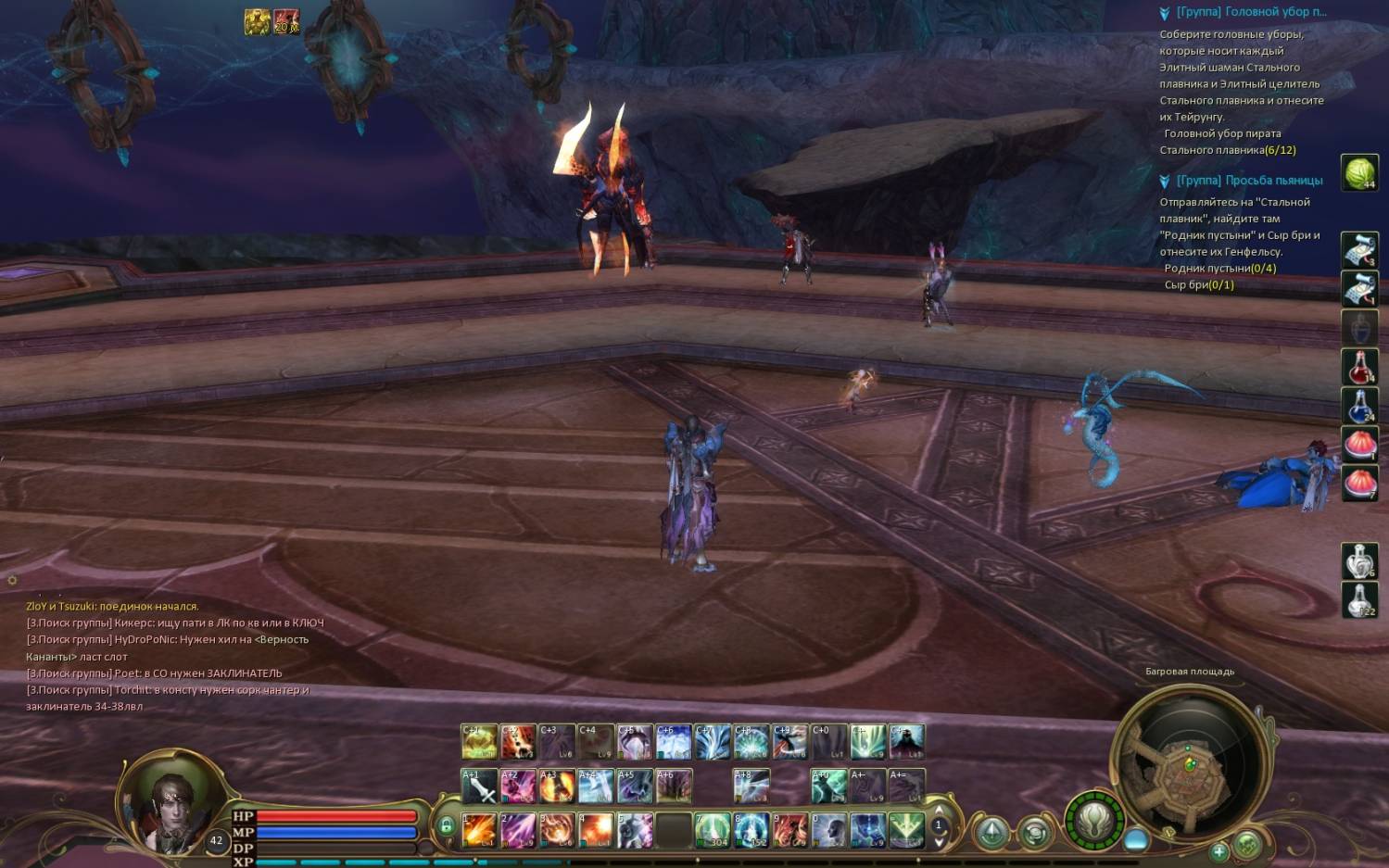Image resolution: width=1389 pixels, height=868 pixels.
Task: Activate the sword attack in slot A+1
Action: [479, 786]
